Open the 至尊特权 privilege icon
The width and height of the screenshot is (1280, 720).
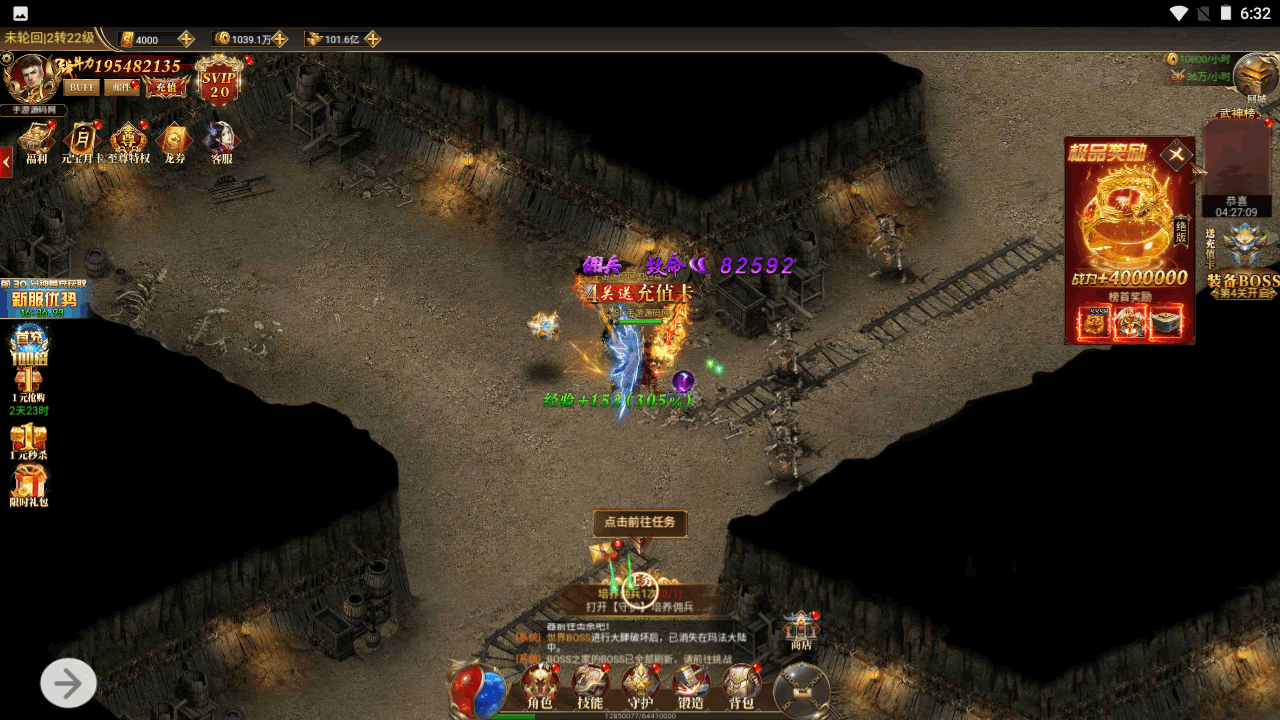(x=129, y=141)
